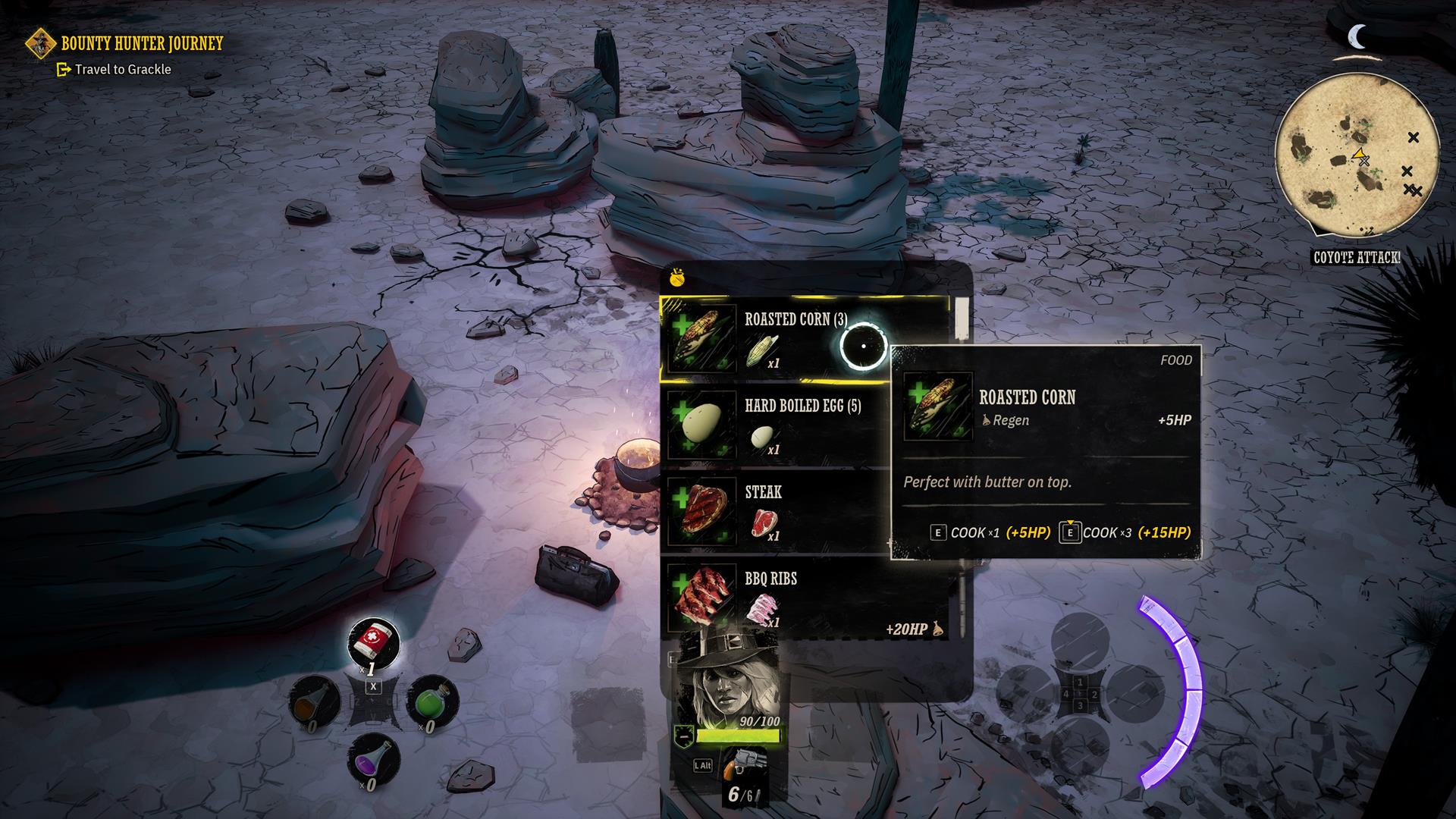1456x819 pixels.
Task: Select the orange potion flask slot
Action: point(315,700)
